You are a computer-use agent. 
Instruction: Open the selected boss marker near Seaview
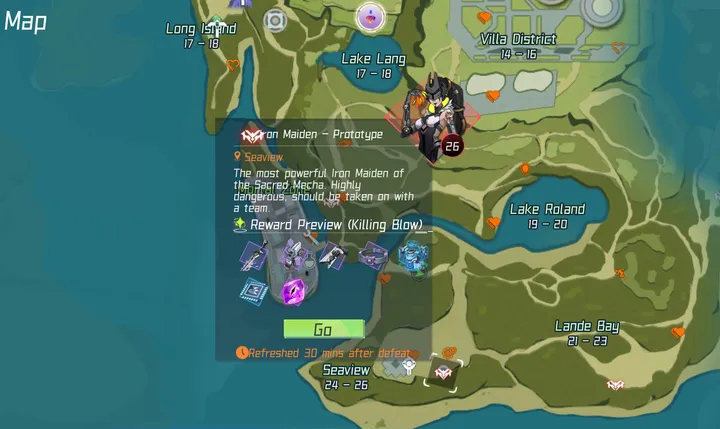[x=443, y=373]
